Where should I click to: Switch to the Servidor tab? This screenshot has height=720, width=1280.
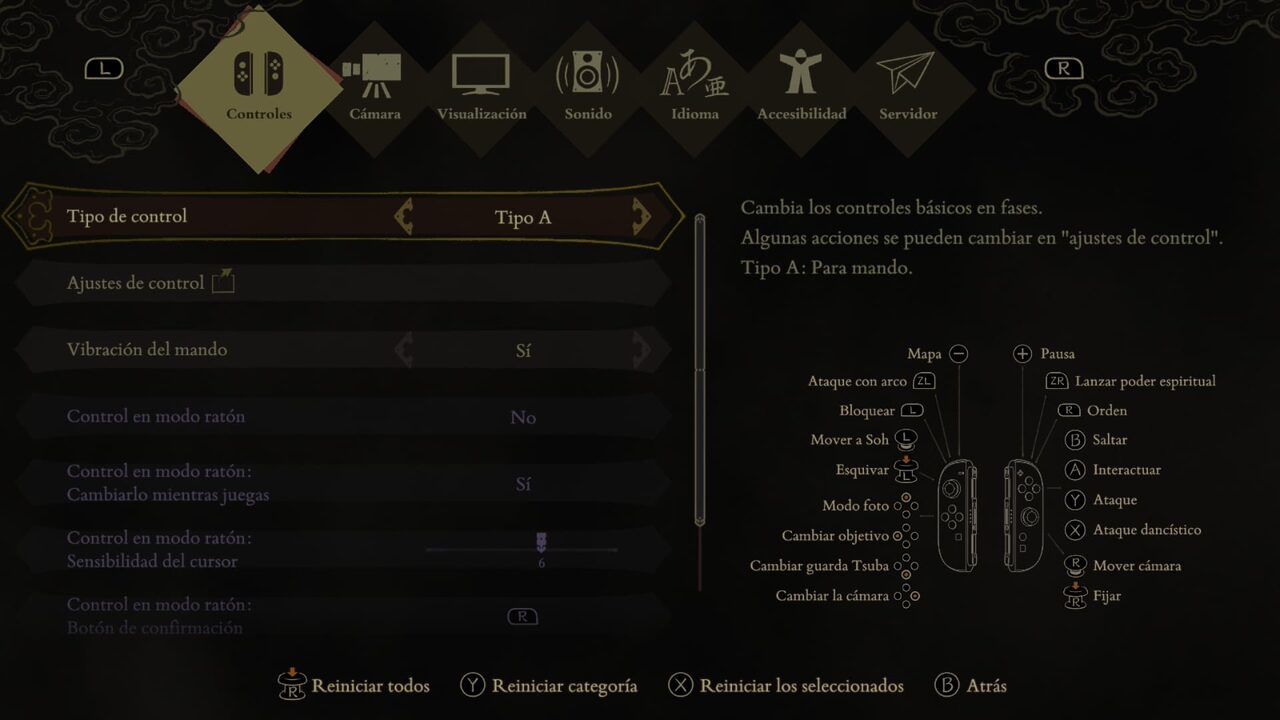[908, 88]
